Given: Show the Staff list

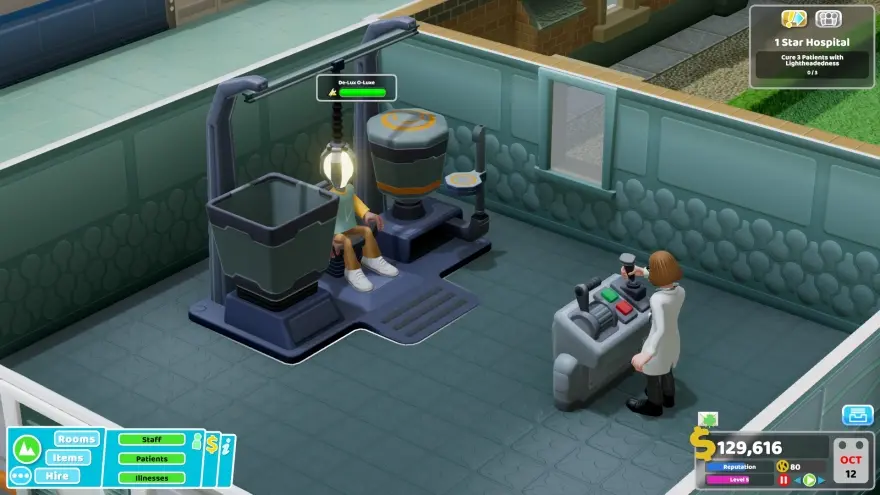Looking at the screenshot, I should [152, 439].
